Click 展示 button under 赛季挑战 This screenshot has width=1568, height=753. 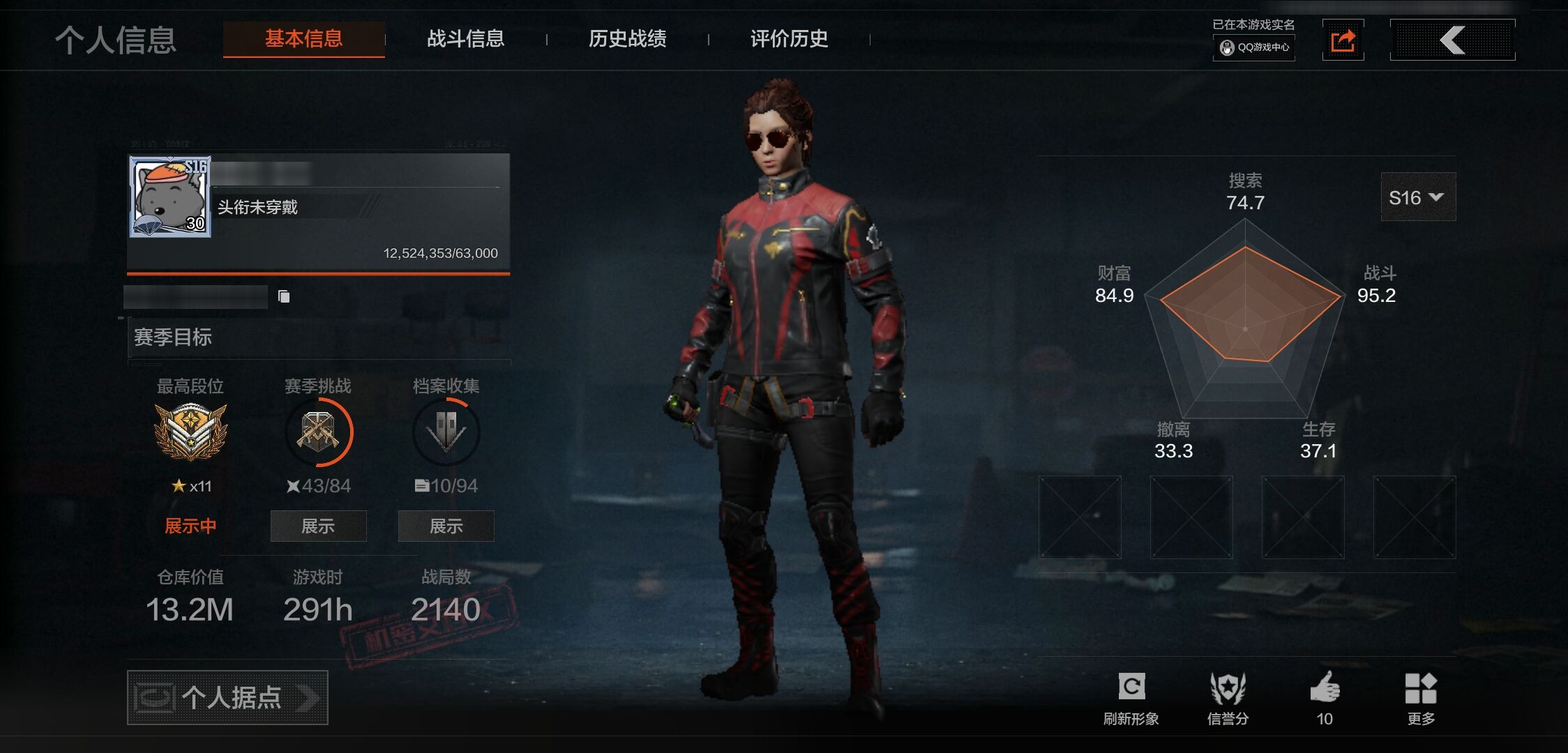tap(317, 526)
